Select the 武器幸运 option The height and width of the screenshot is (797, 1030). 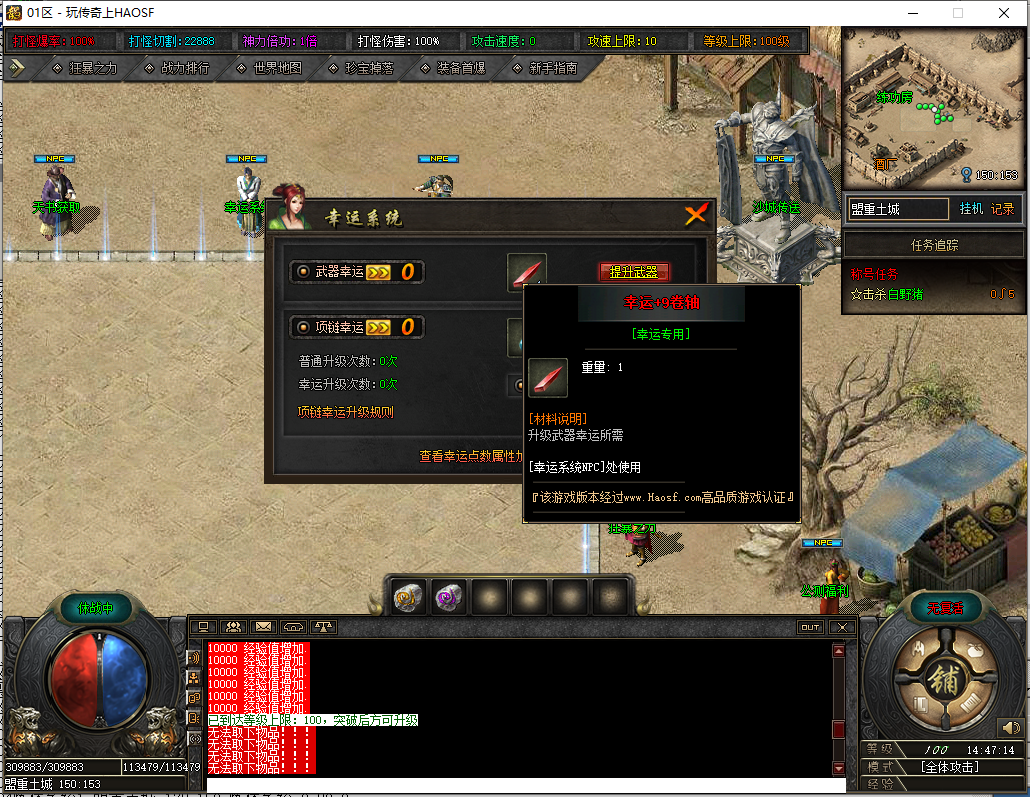coord(301,272)
